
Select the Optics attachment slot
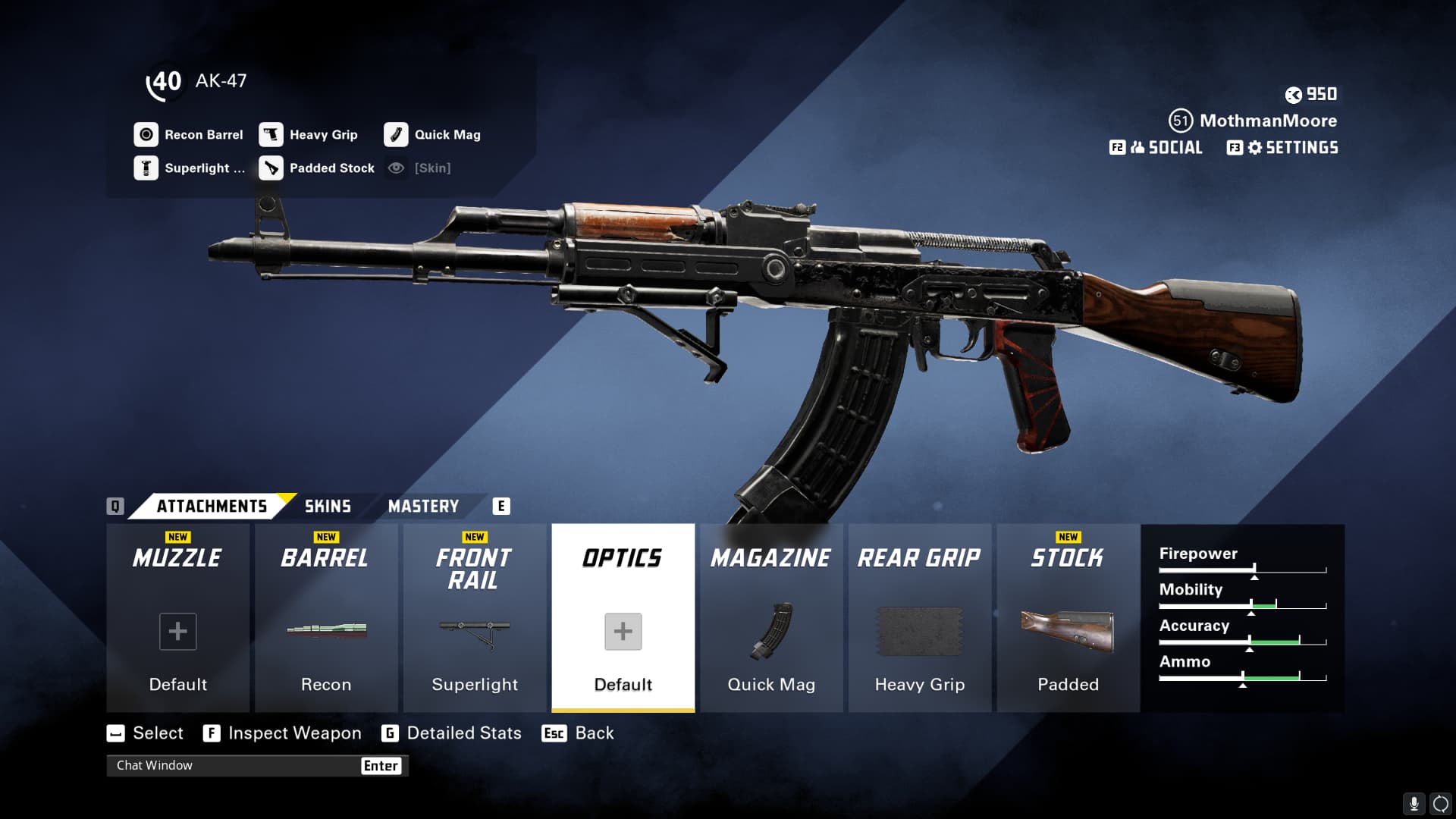(x=623, y=618)
